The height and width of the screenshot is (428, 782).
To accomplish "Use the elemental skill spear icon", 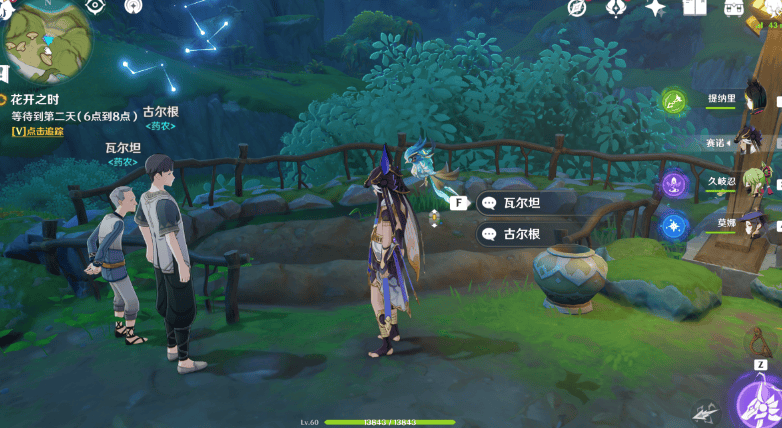I will (706, 411).
